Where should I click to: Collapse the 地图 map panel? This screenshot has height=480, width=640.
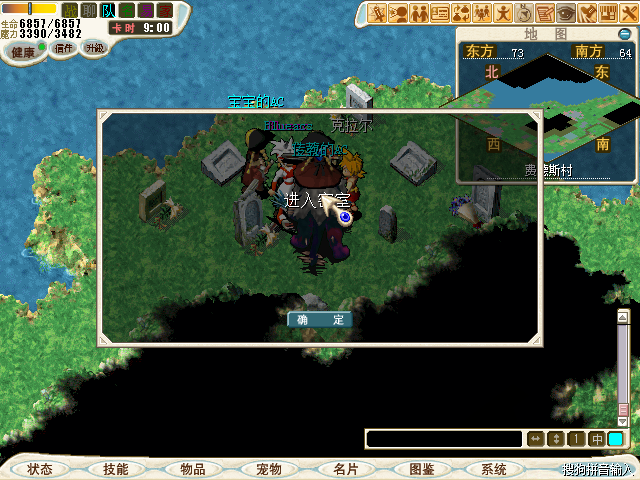point(625,33)
